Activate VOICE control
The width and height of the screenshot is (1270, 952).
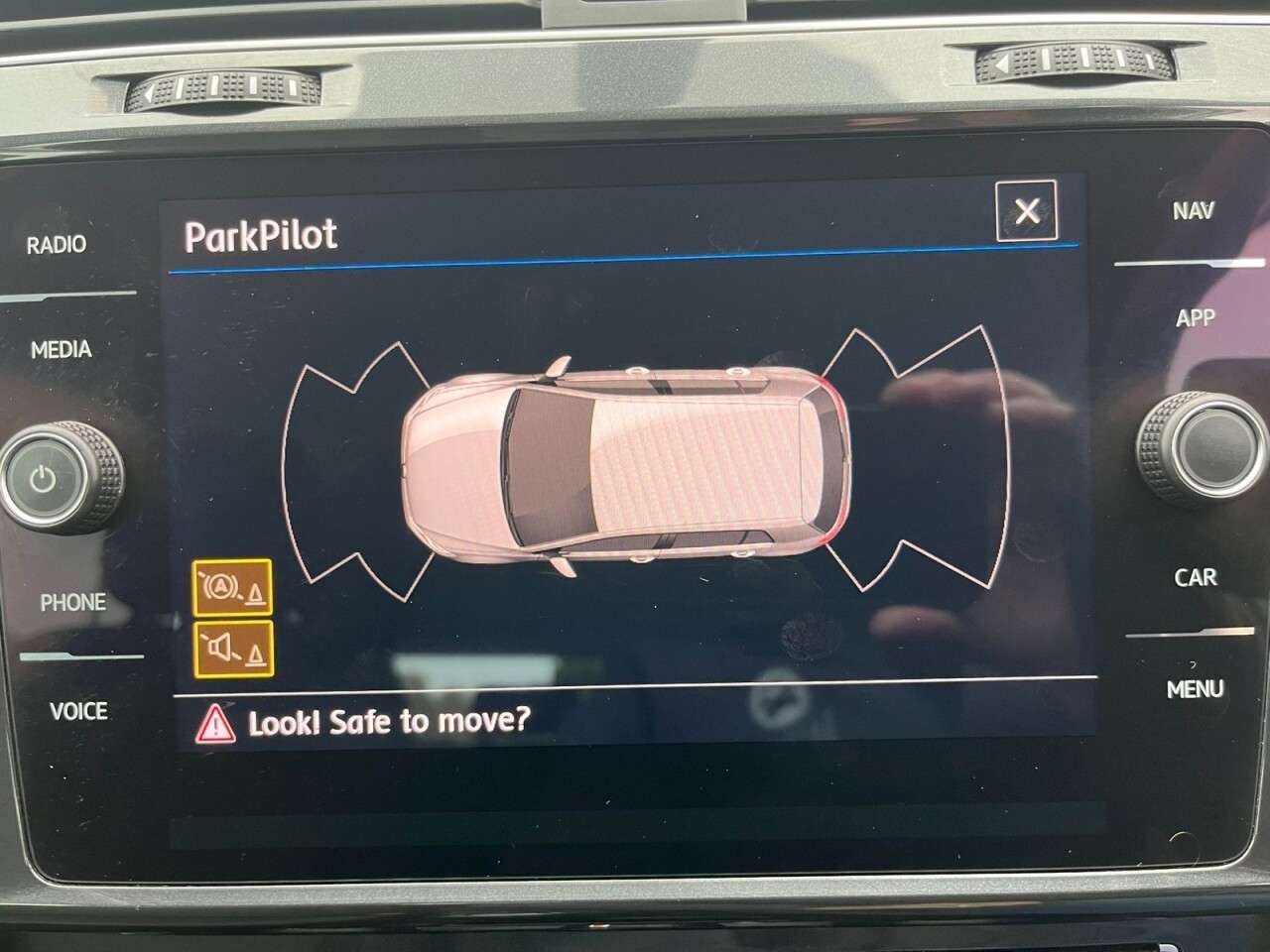coord(81,711)
